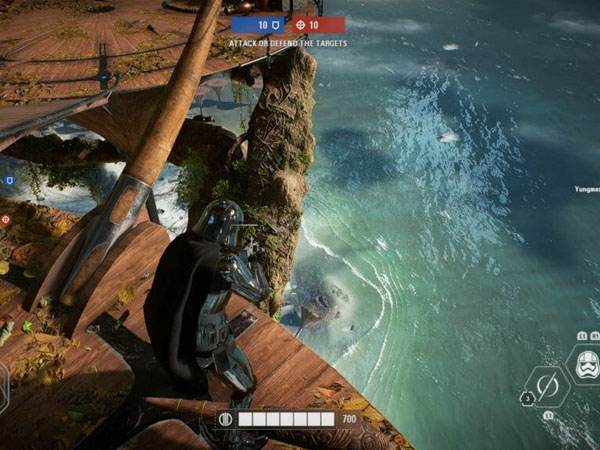Click the blue shield defend objective marker
Viewport: 600px width, 450px height.
coord(9,180)
